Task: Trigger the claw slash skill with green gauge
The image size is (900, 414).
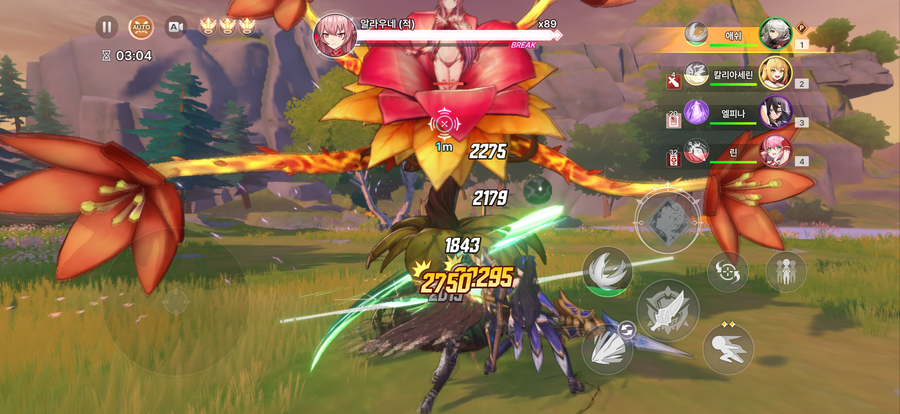Action: pos(608,272)
